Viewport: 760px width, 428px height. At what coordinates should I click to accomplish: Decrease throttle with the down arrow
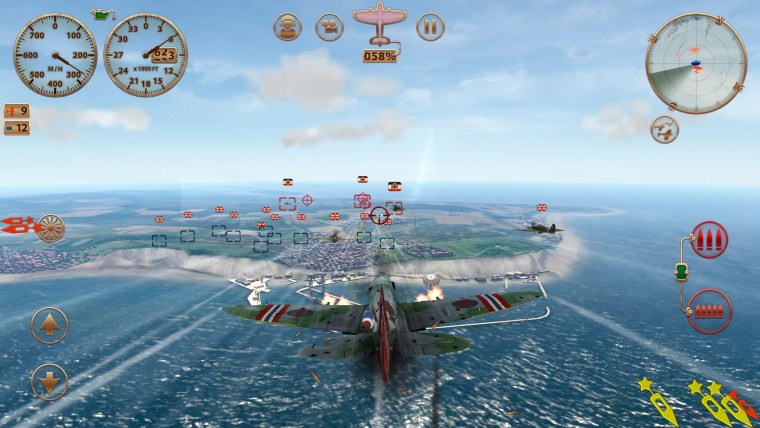tap(49, 381)
